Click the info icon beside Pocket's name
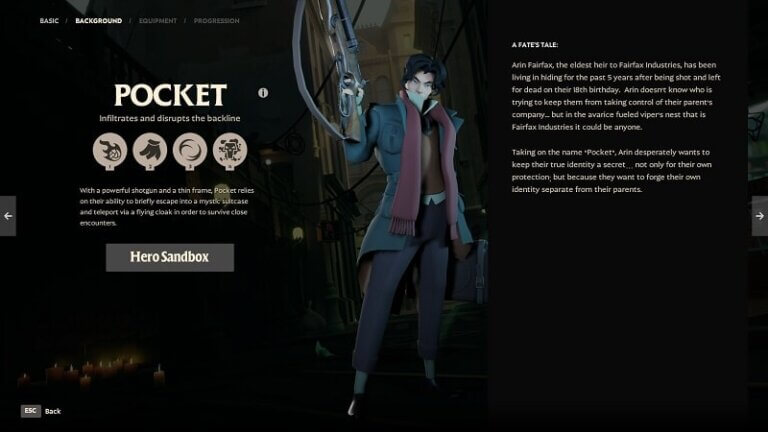Image resolution: width=768 pixels, height=432 pixels. click(x=263, y=93)
